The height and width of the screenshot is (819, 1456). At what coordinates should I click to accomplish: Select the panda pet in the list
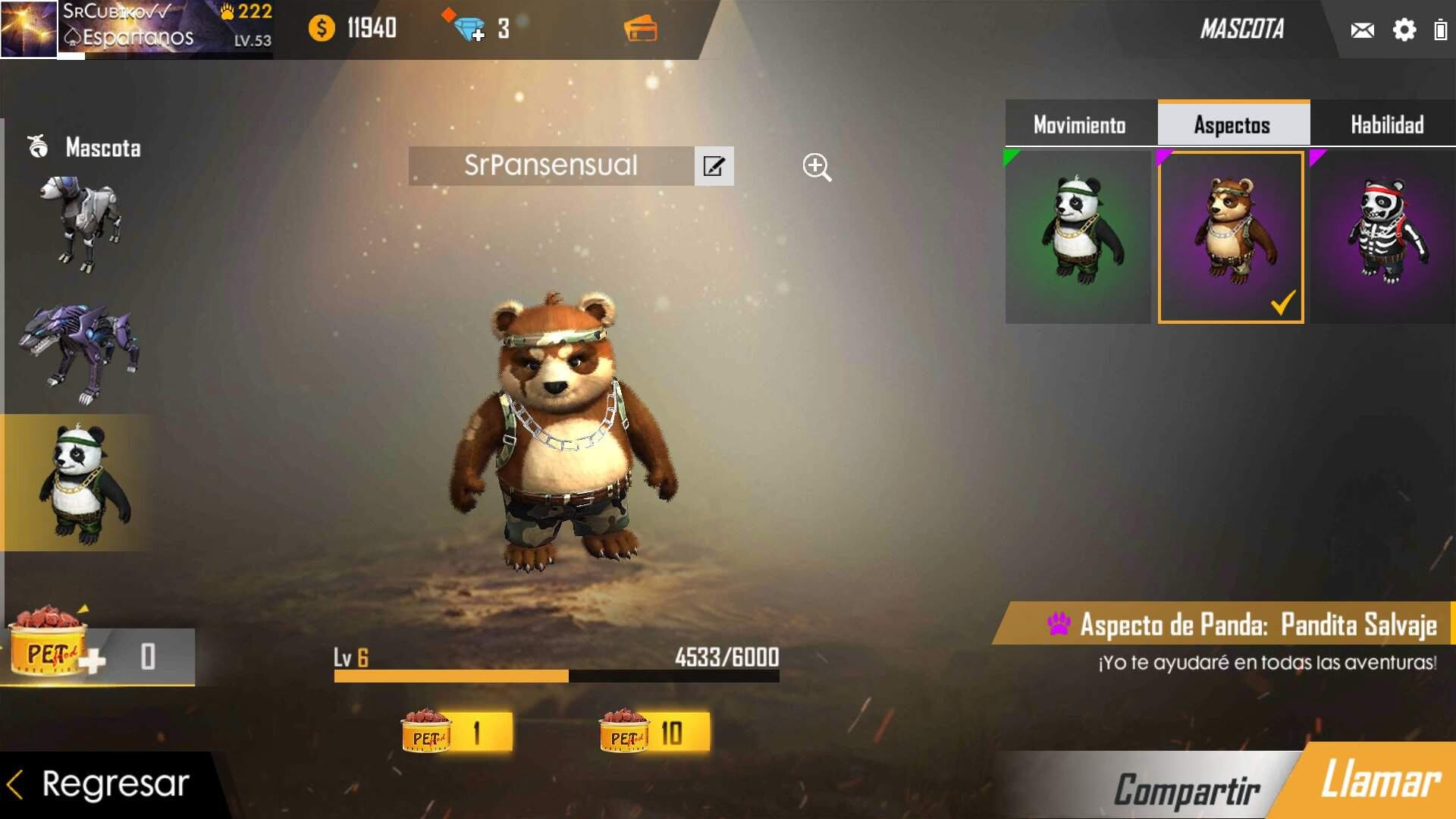(x=80, y=483)
